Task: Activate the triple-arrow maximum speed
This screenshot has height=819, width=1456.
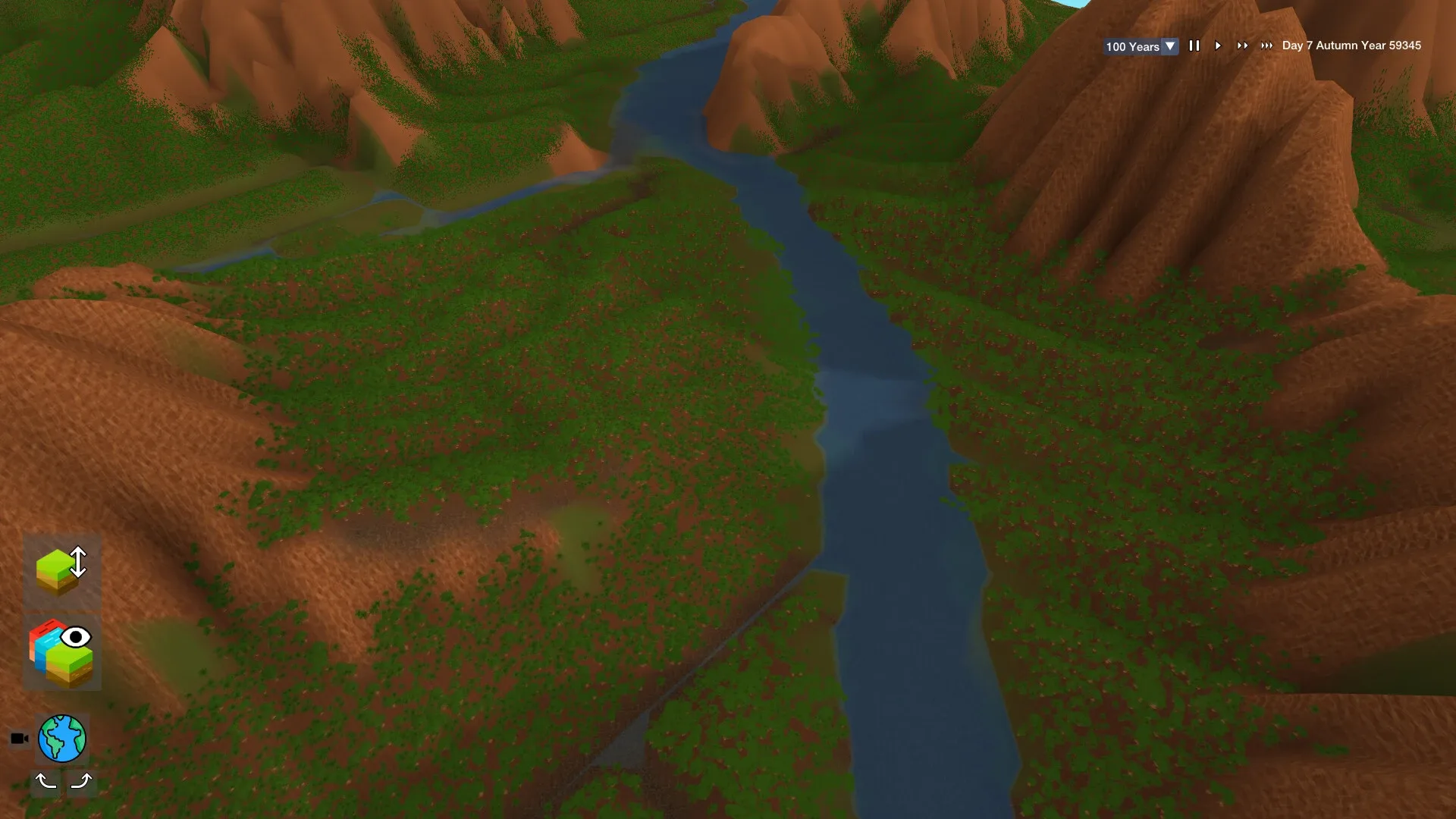Action: click(x=1267, y=45)
